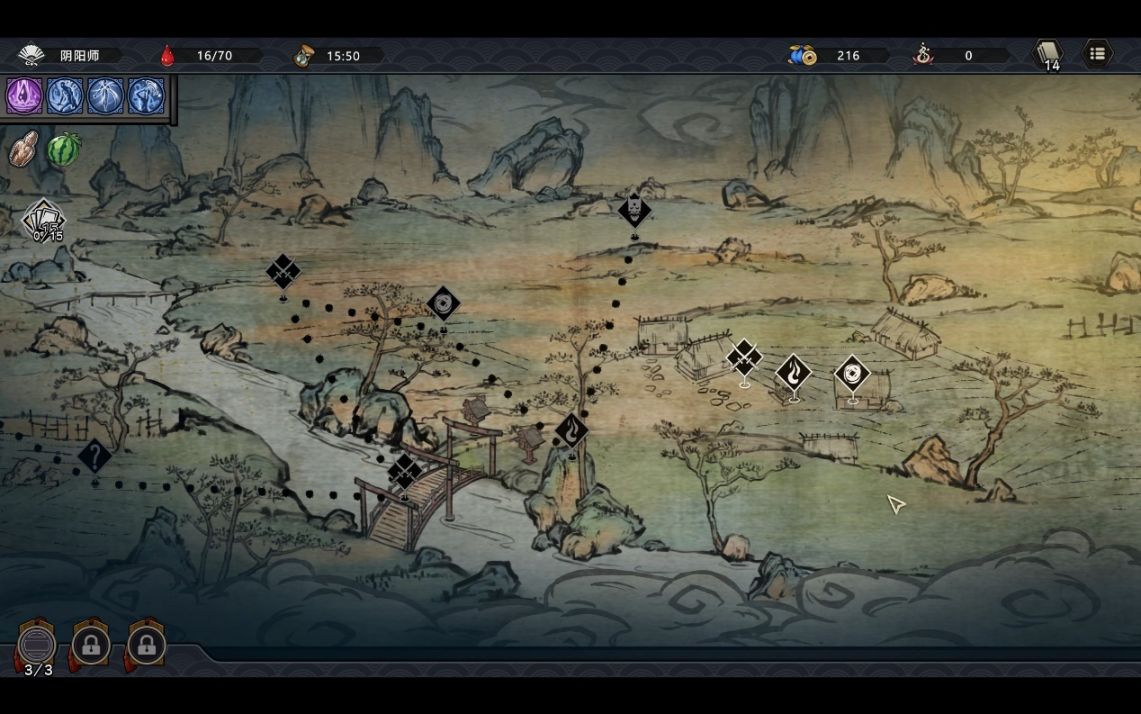This screenshot has width=1141, height=714.
Task: Enter the white-outlined crossed swords battle node
Action: (x=744, y=358)
